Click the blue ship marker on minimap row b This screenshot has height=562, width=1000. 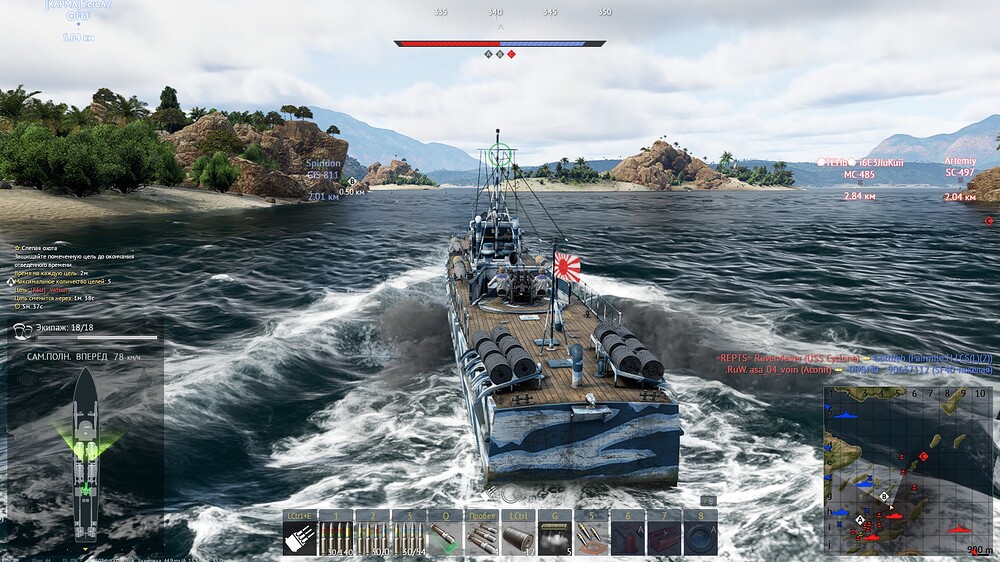point(845,415)
